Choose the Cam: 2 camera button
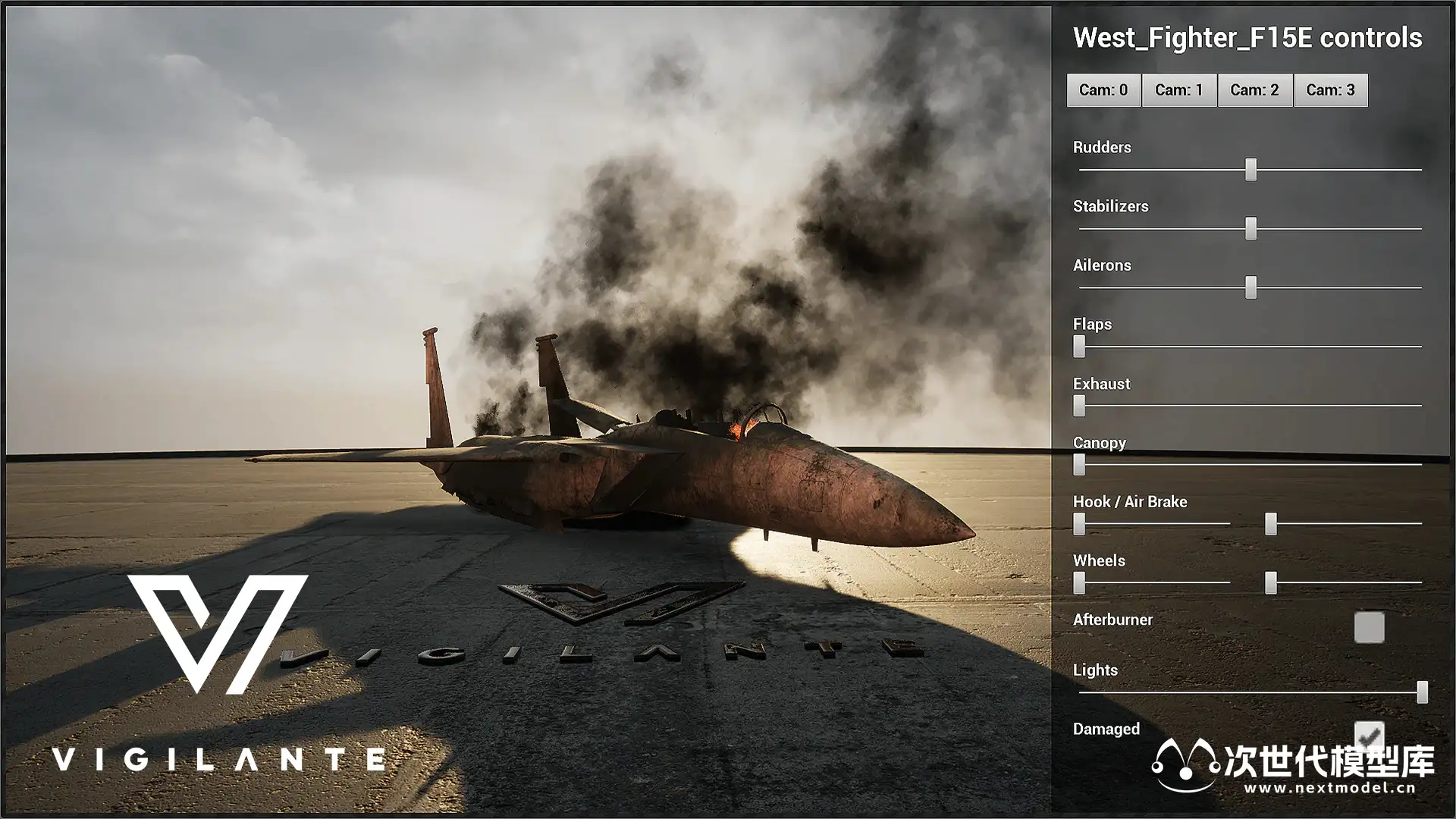 1255,90
